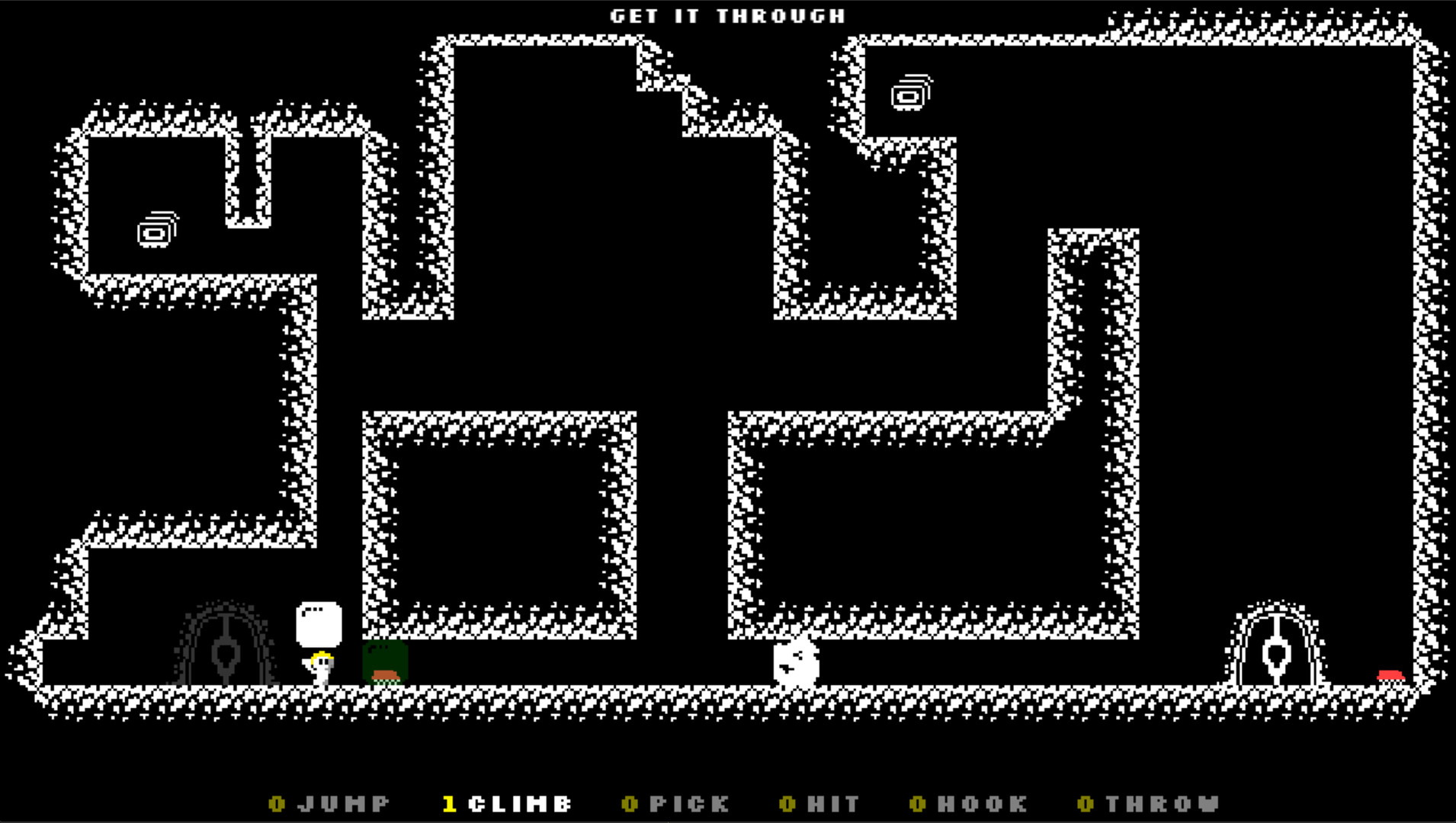
Task: Click the PICK action label
Action: point(686,802)
